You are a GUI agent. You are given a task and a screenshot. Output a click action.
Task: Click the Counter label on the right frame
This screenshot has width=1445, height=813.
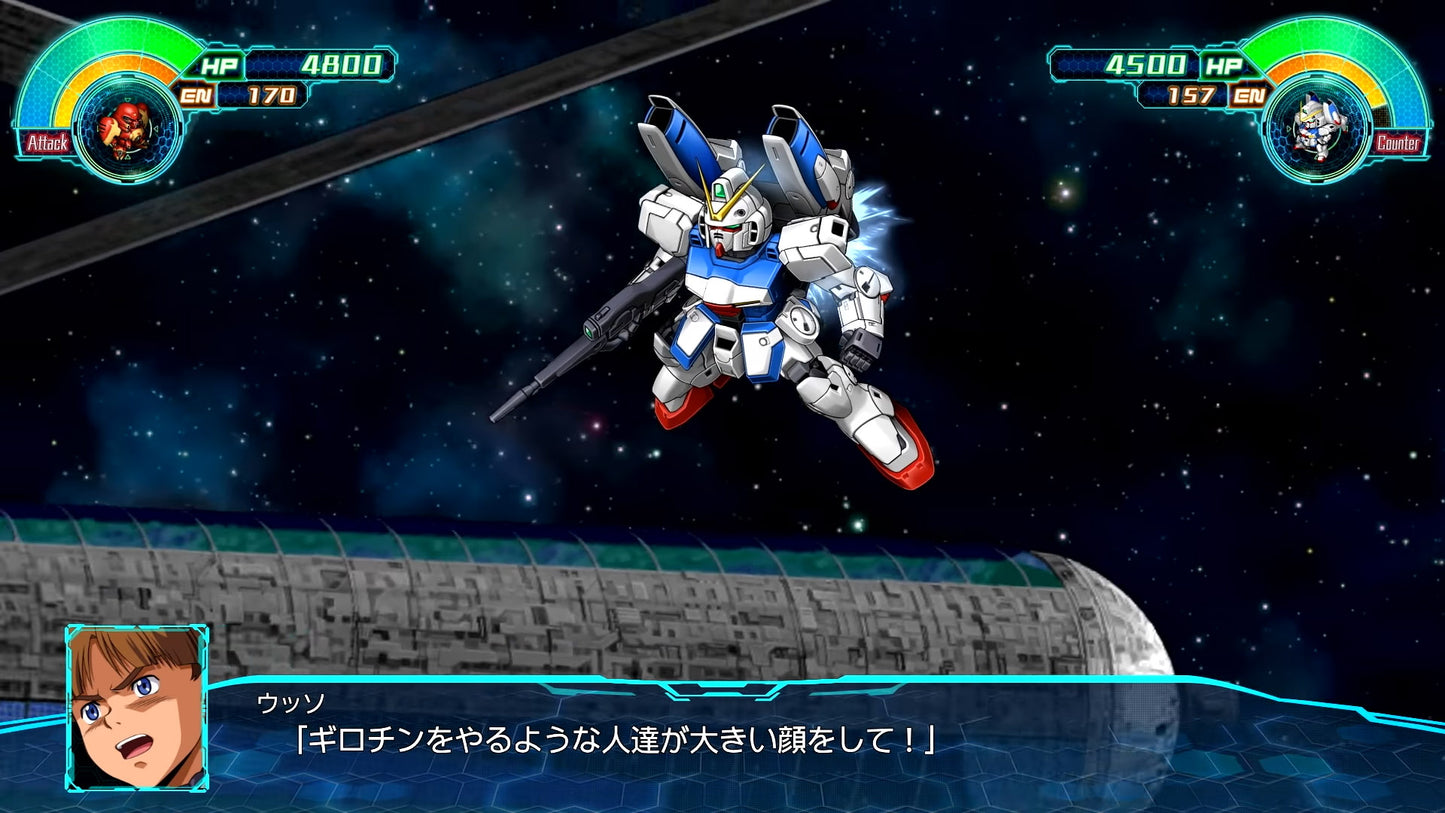[1399, 144]
